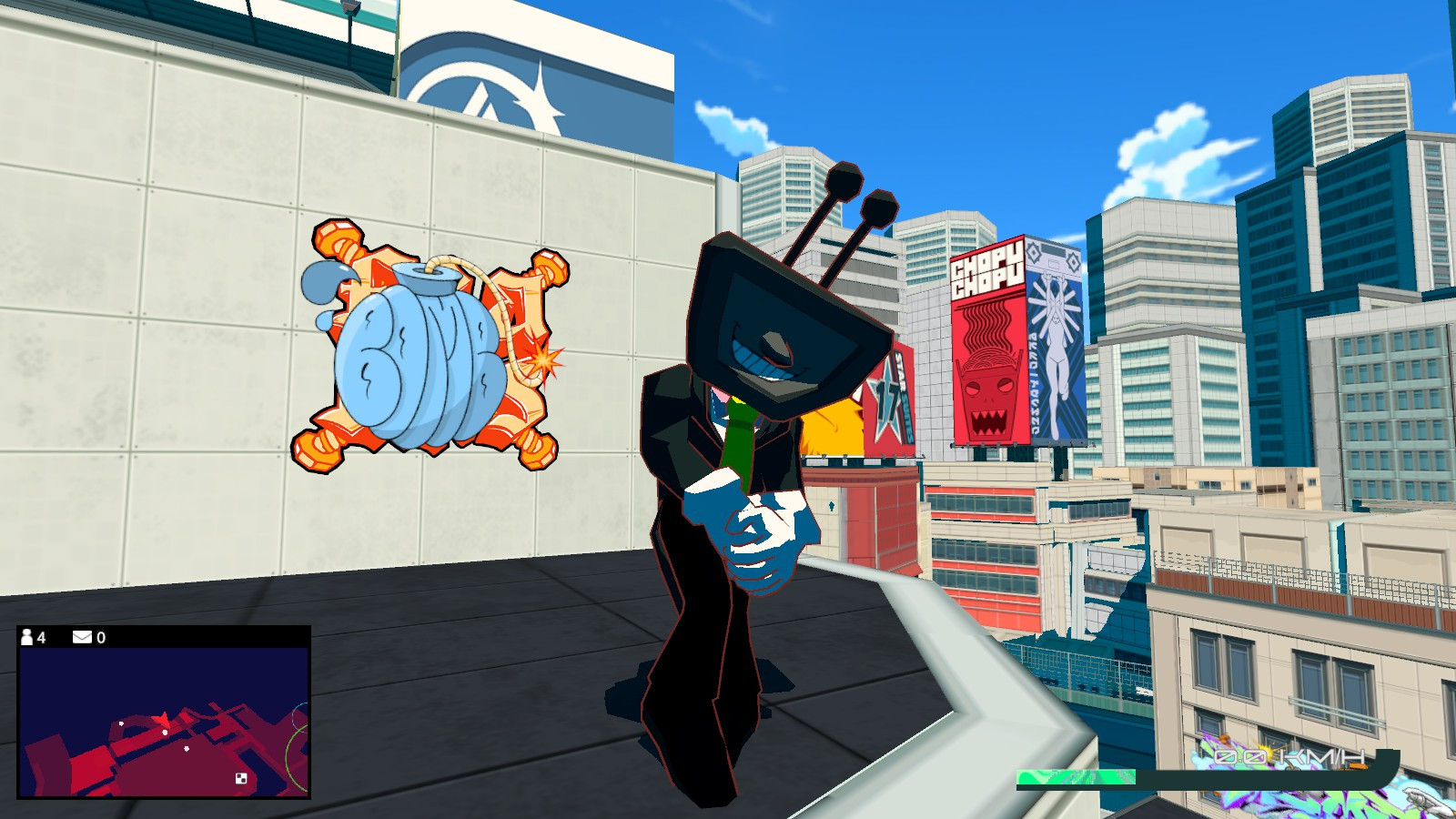Image resolution: width=1456 pixels, height=819 pixels.
Task: Open the mail envelope icon on the HUD
Action: tap(82, 638)
